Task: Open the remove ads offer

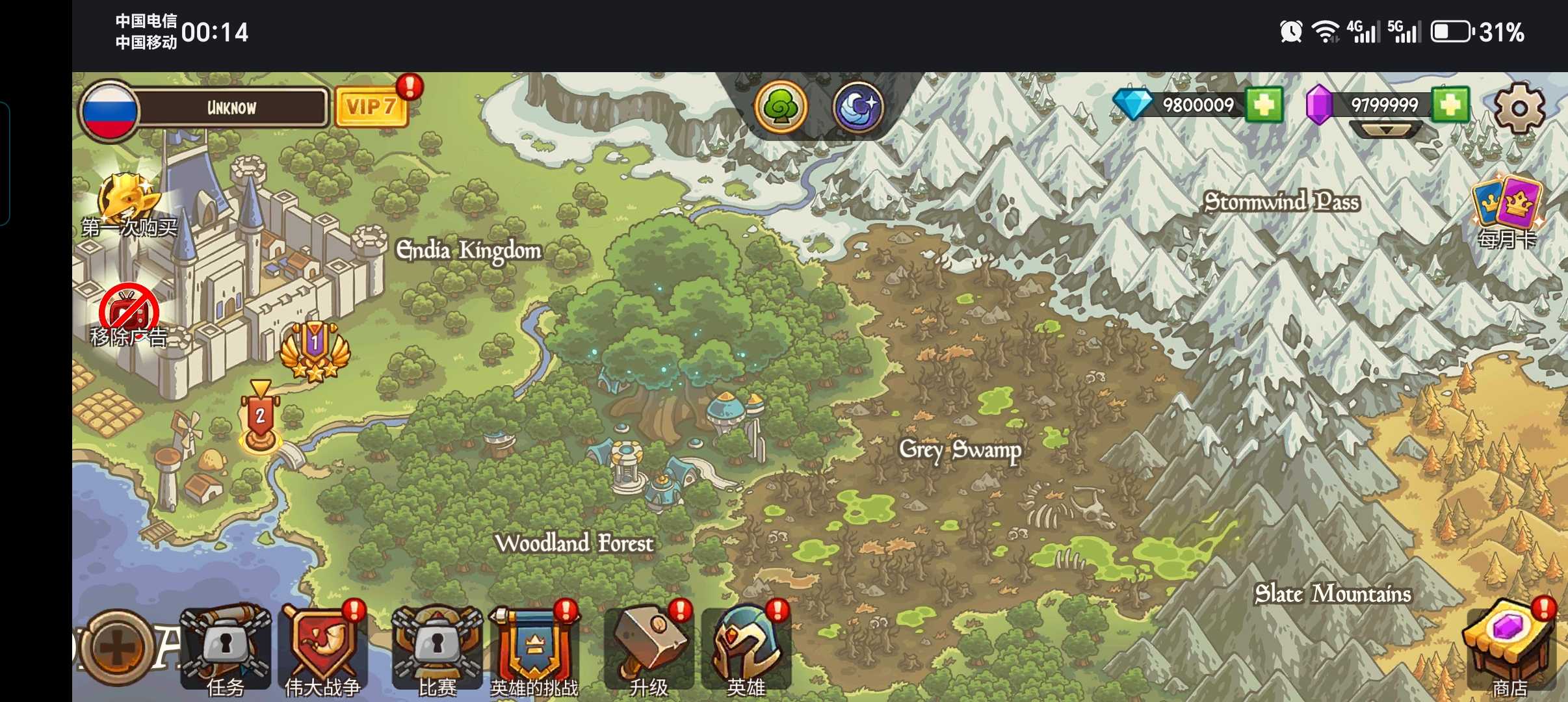Action: tap(129, 315)
